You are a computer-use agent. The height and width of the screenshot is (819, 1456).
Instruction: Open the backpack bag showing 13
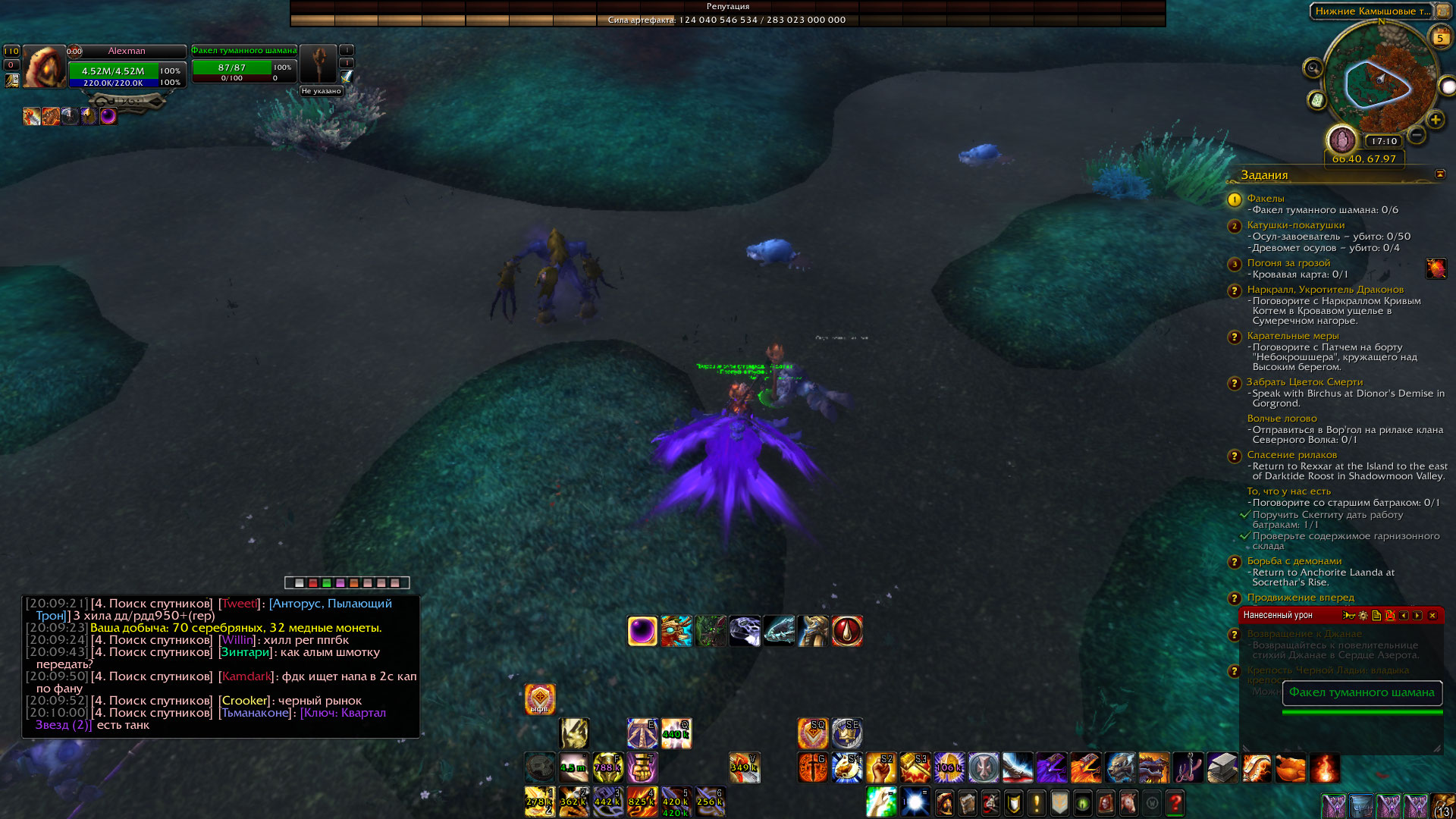(x=1442, y=805)
